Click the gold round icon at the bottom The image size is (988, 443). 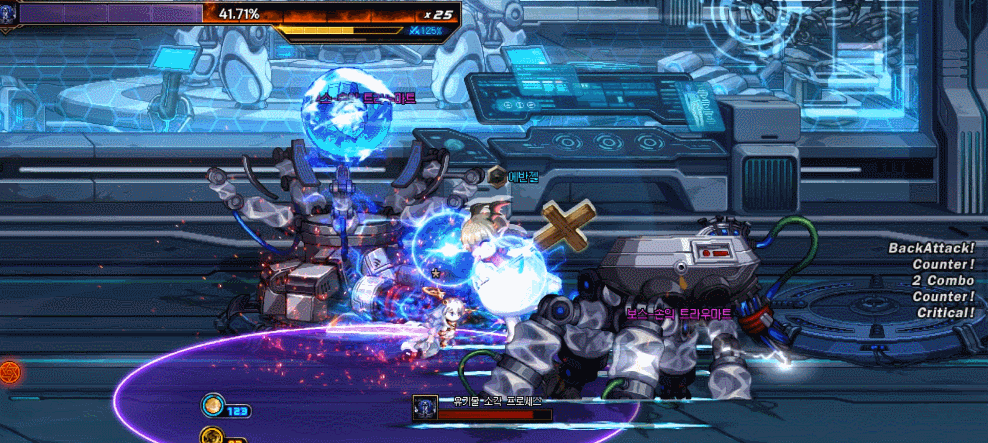pos(211,436)
